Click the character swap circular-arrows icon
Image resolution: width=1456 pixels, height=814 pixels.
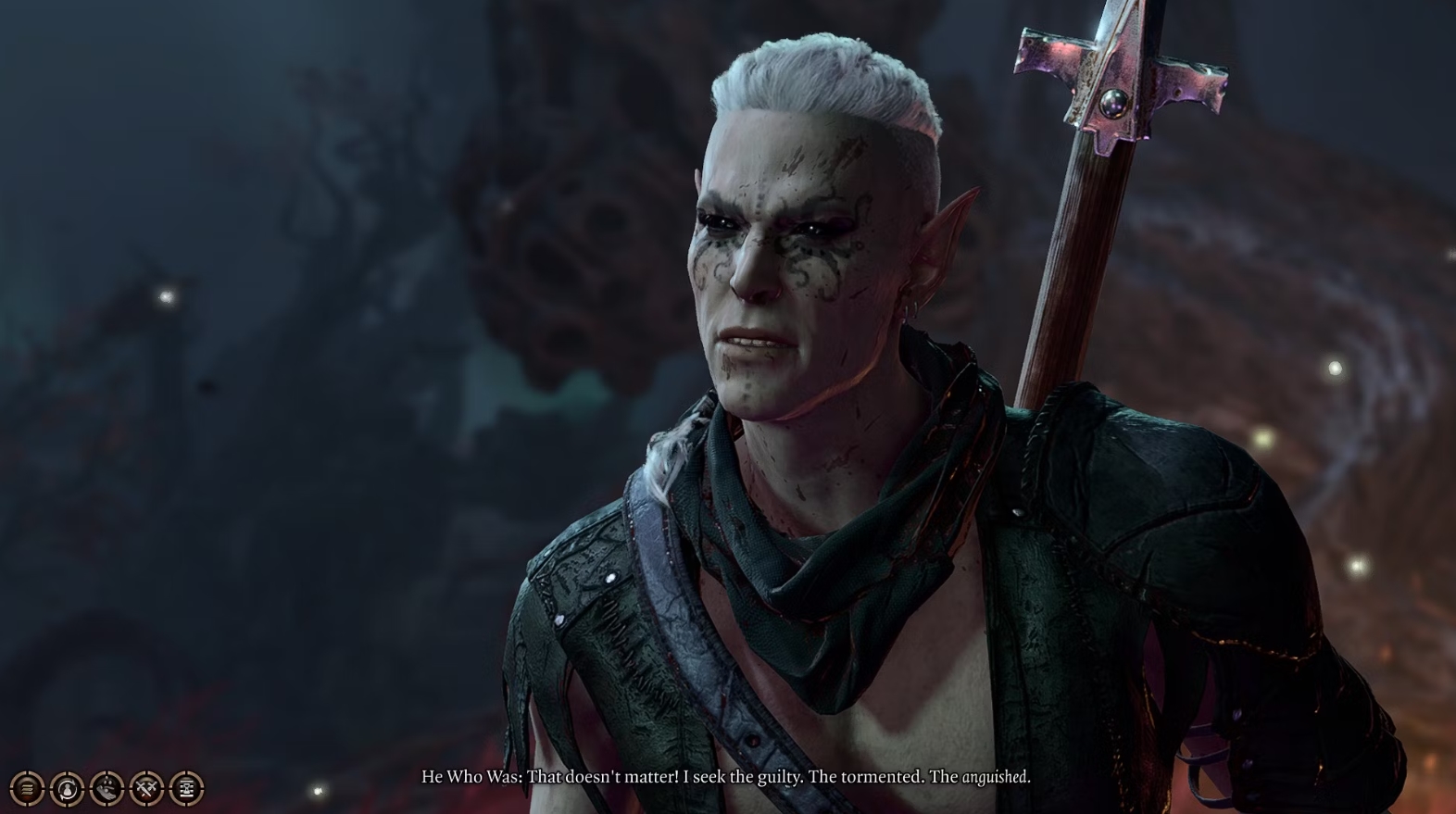coord(68,788)
